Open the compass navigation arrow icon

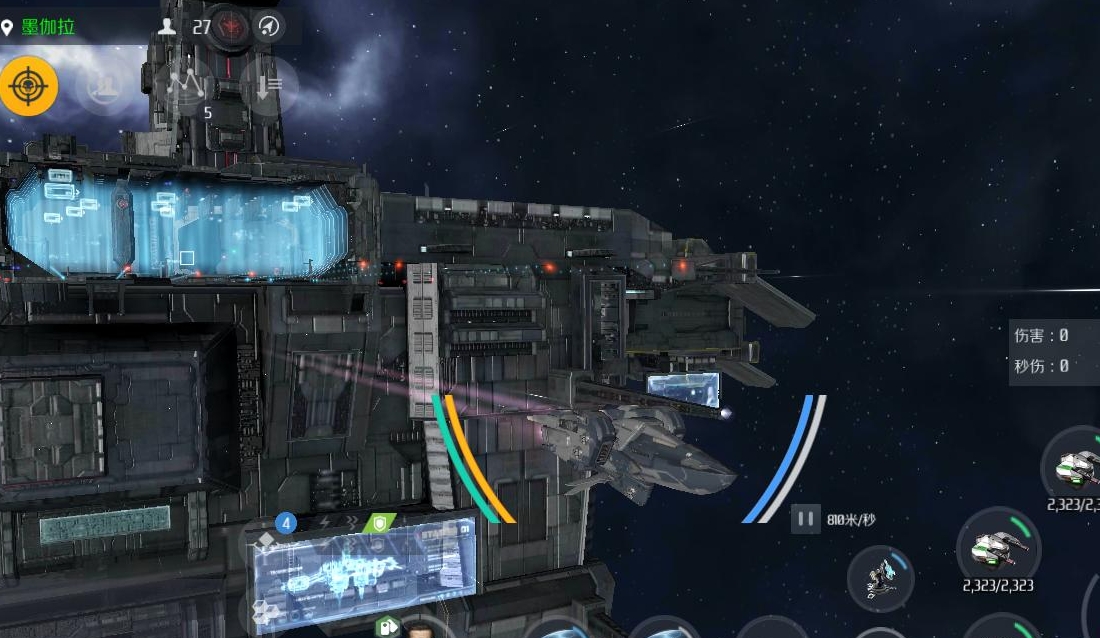pyautogui.click(x=268, y=27)
